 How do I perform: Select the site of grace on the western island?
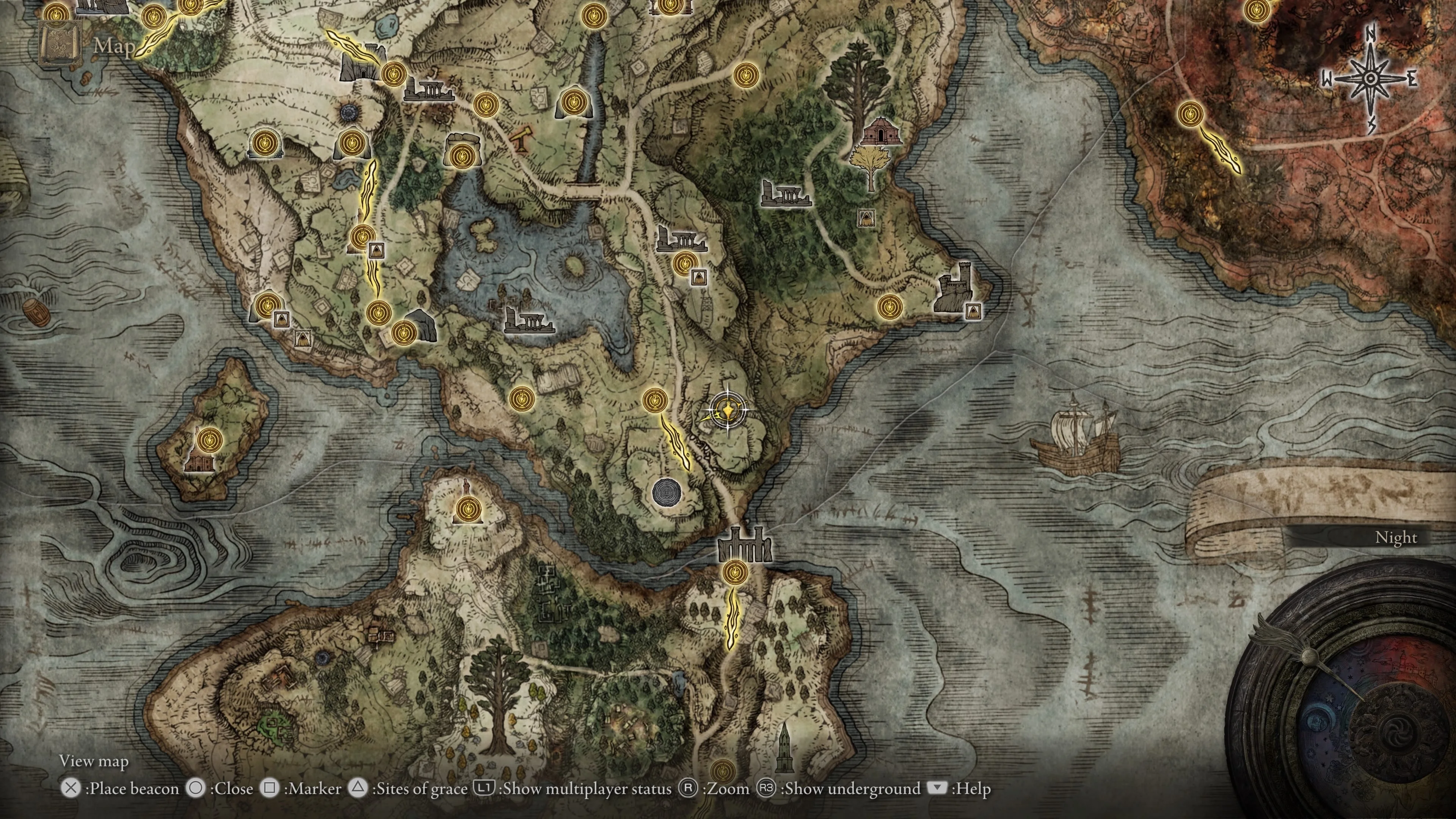(210, 439)
